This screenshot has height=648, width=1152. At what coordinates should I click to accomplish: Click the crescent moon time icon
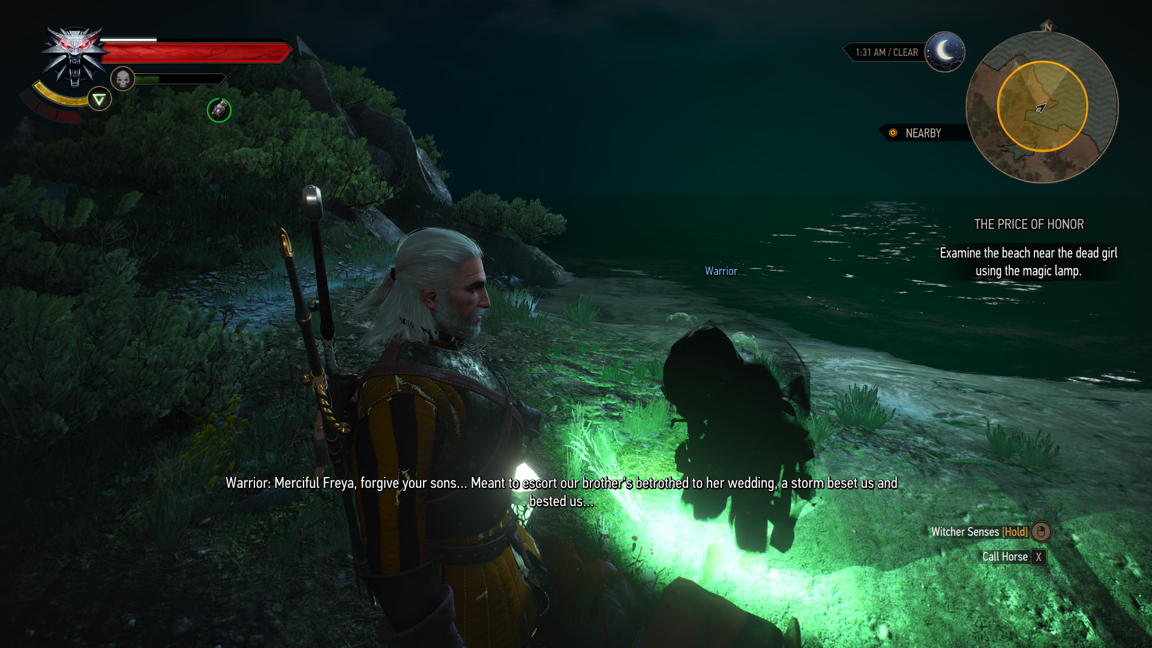tap(944, 51)
